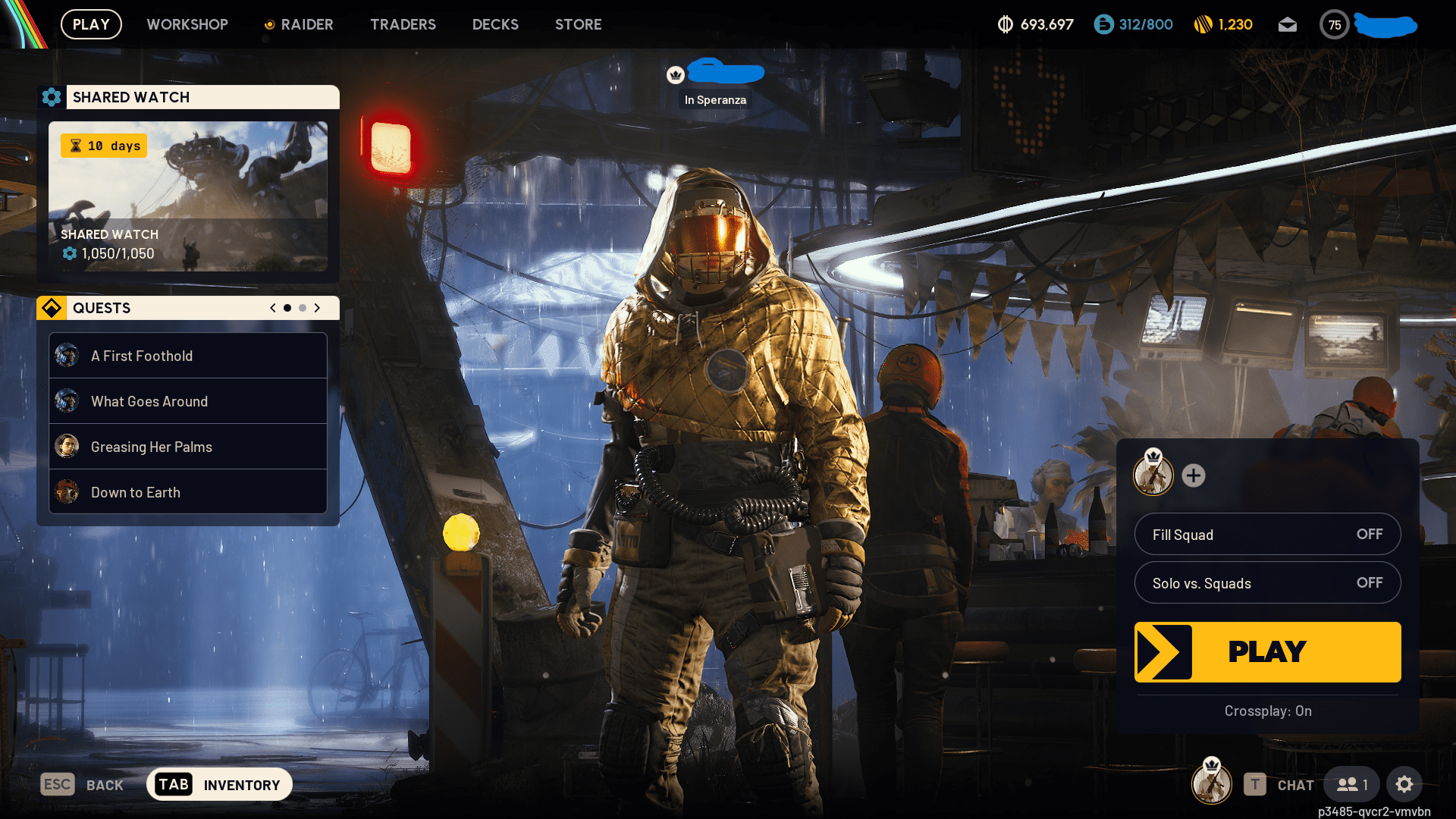Click the squad member counter icon
The image size is (1456, 819).
(x=1351, y=784)
